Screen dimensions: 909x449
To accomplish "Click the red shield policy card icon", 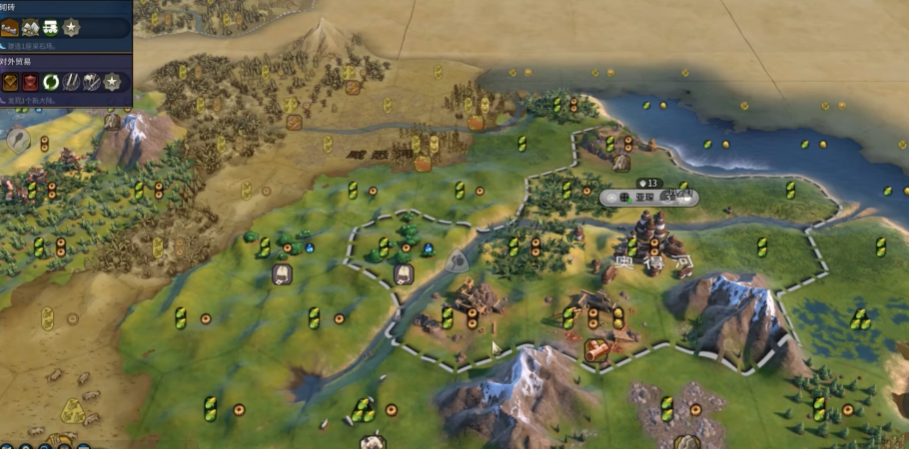I will click(x=30, y=82).
